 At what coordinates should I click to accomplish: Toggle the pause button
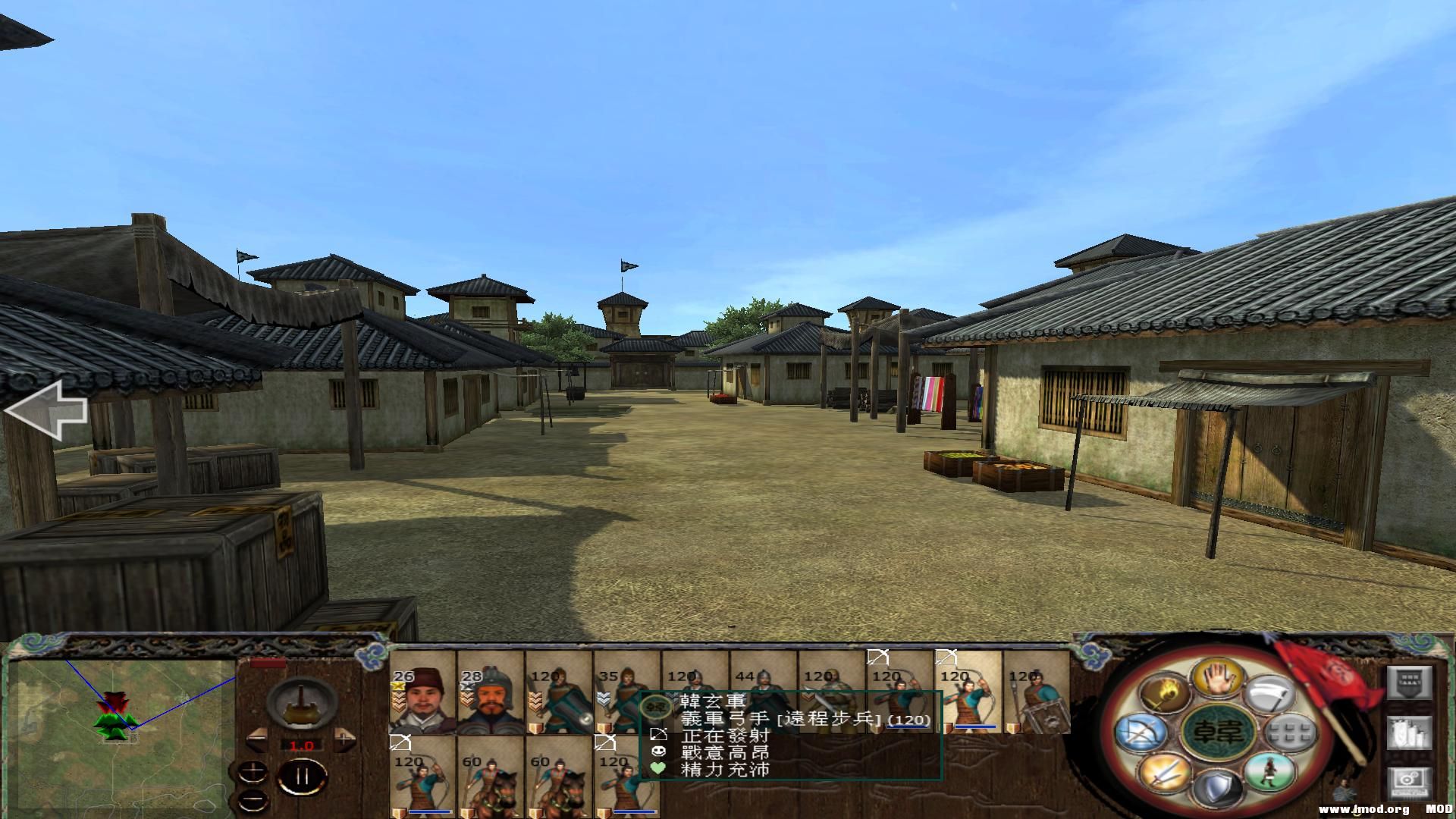click(x=302, y=775)
